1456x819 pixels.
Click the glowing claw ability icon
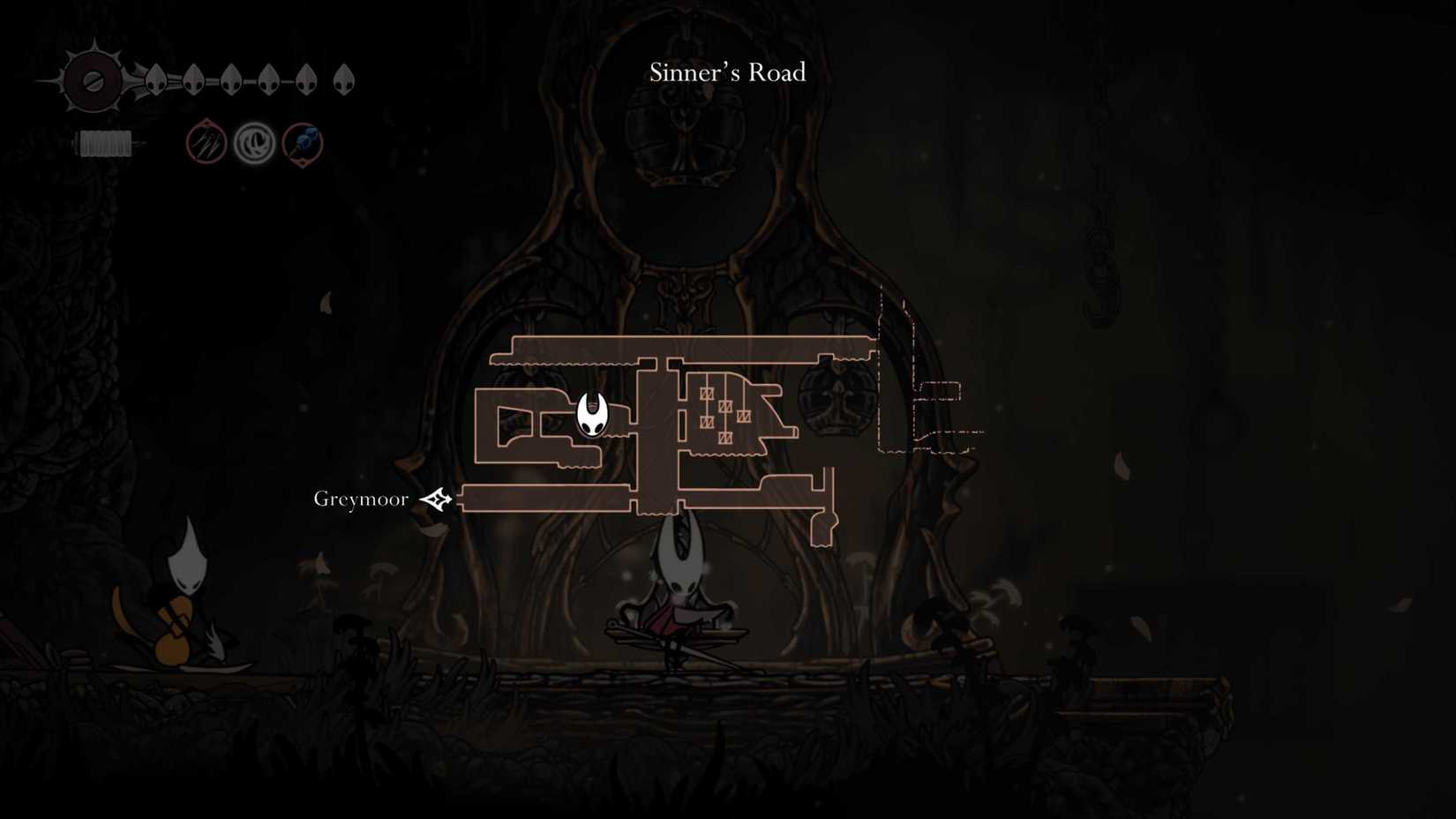[x=252, y=143]
